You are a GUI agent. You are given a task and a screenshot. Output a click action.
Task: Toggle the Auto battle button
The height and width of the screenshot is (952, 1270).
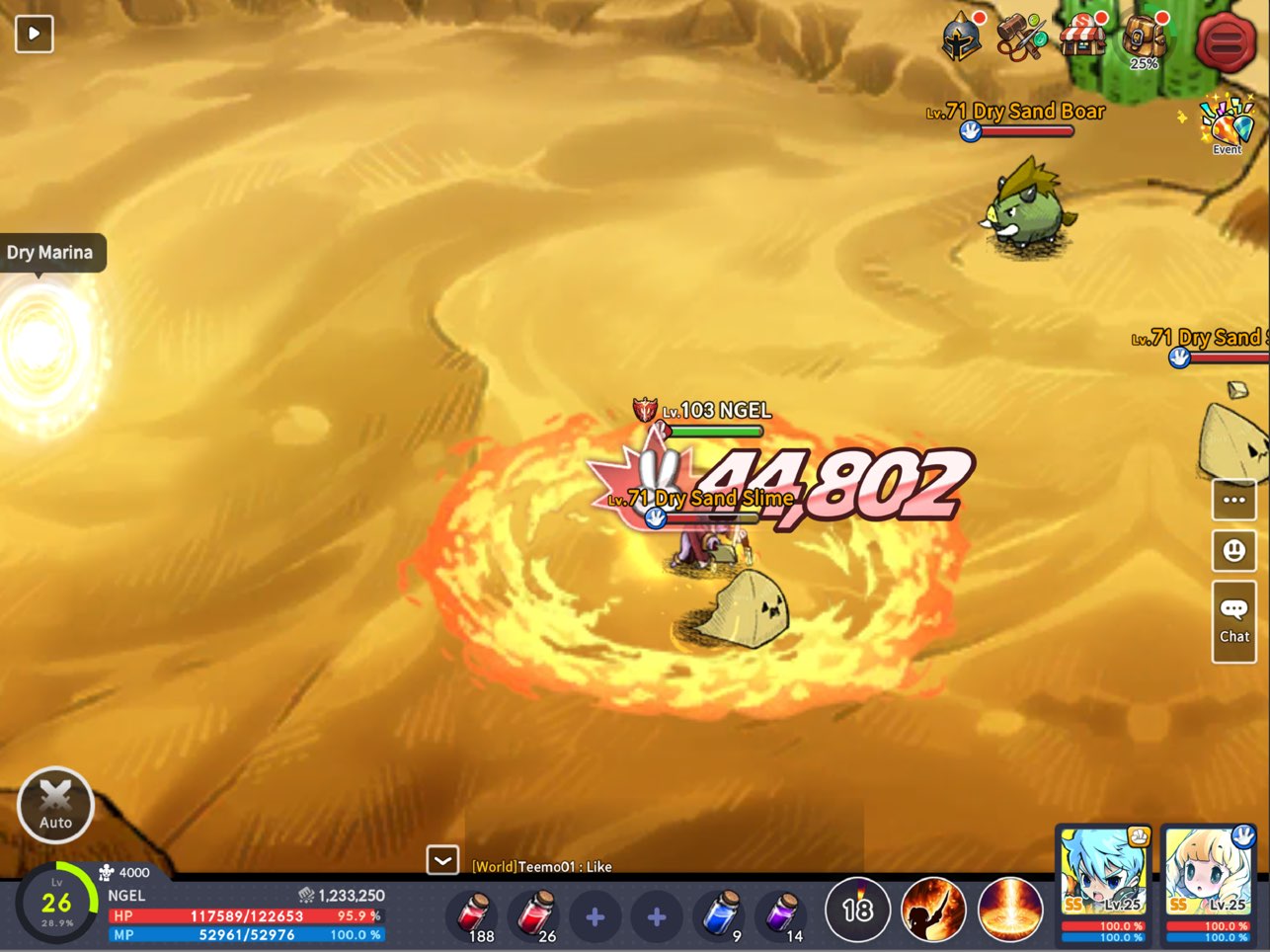pyautogui.click(x=55, y=805)
